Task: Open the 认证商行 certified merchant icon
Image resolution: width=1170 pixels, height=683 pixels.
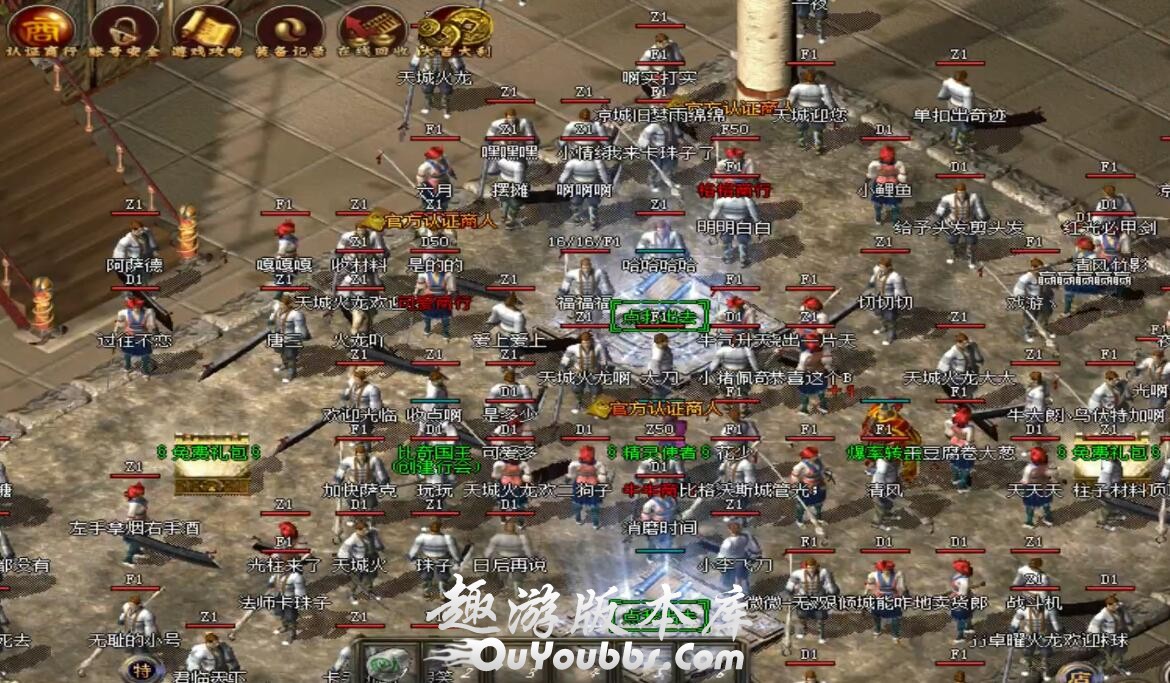Action: (40, 28)
